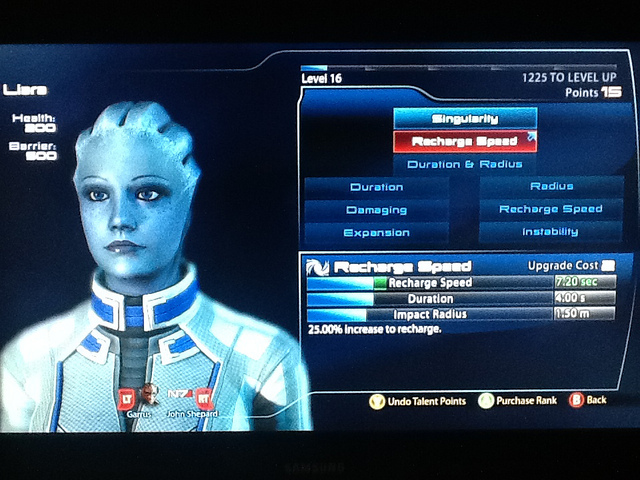Choose the Radius evolution option
Screen dimensions: 640x480
[551, 186]
